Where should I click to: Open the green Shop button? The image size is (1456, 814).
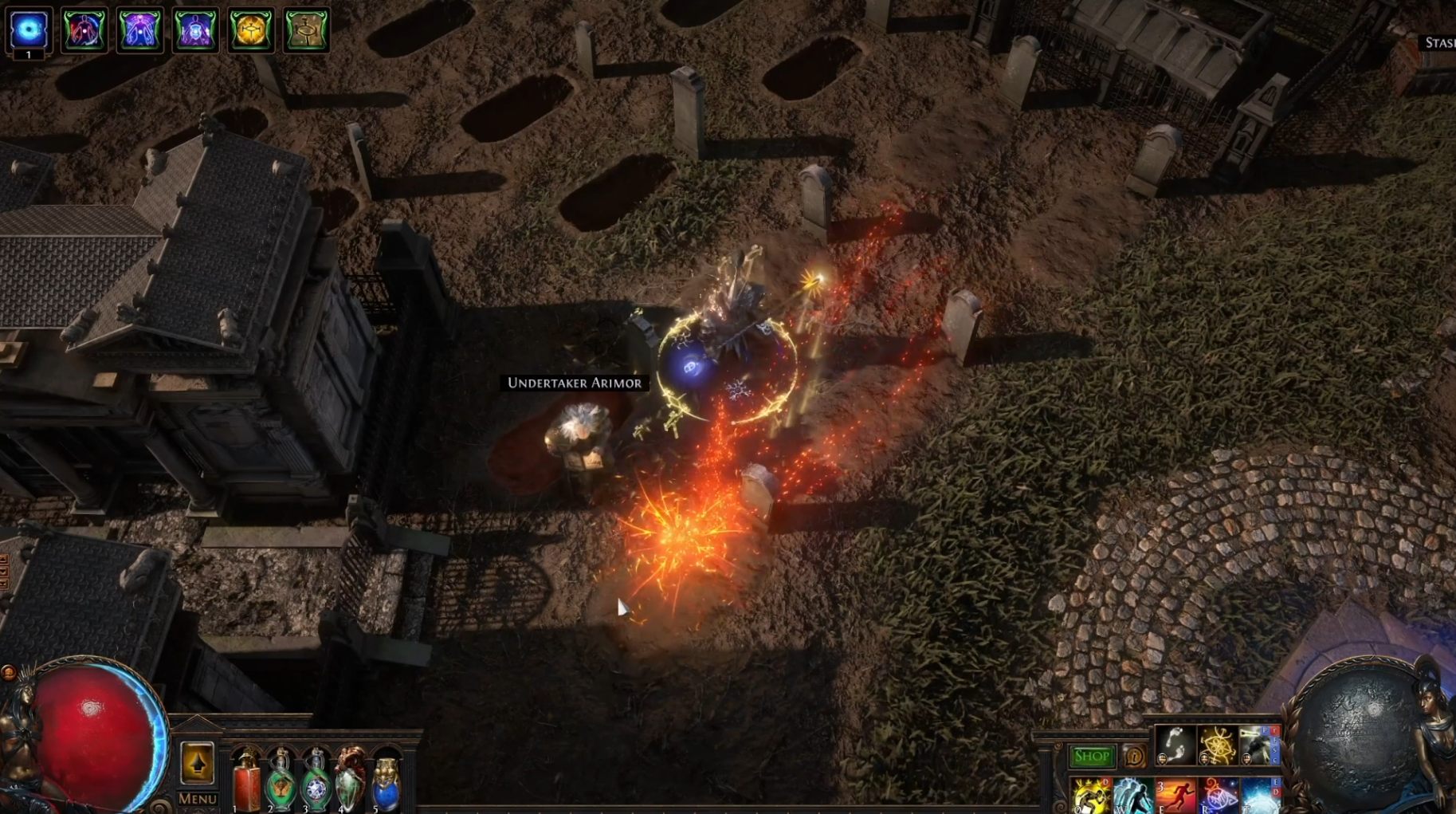[x=1091, y=756]
